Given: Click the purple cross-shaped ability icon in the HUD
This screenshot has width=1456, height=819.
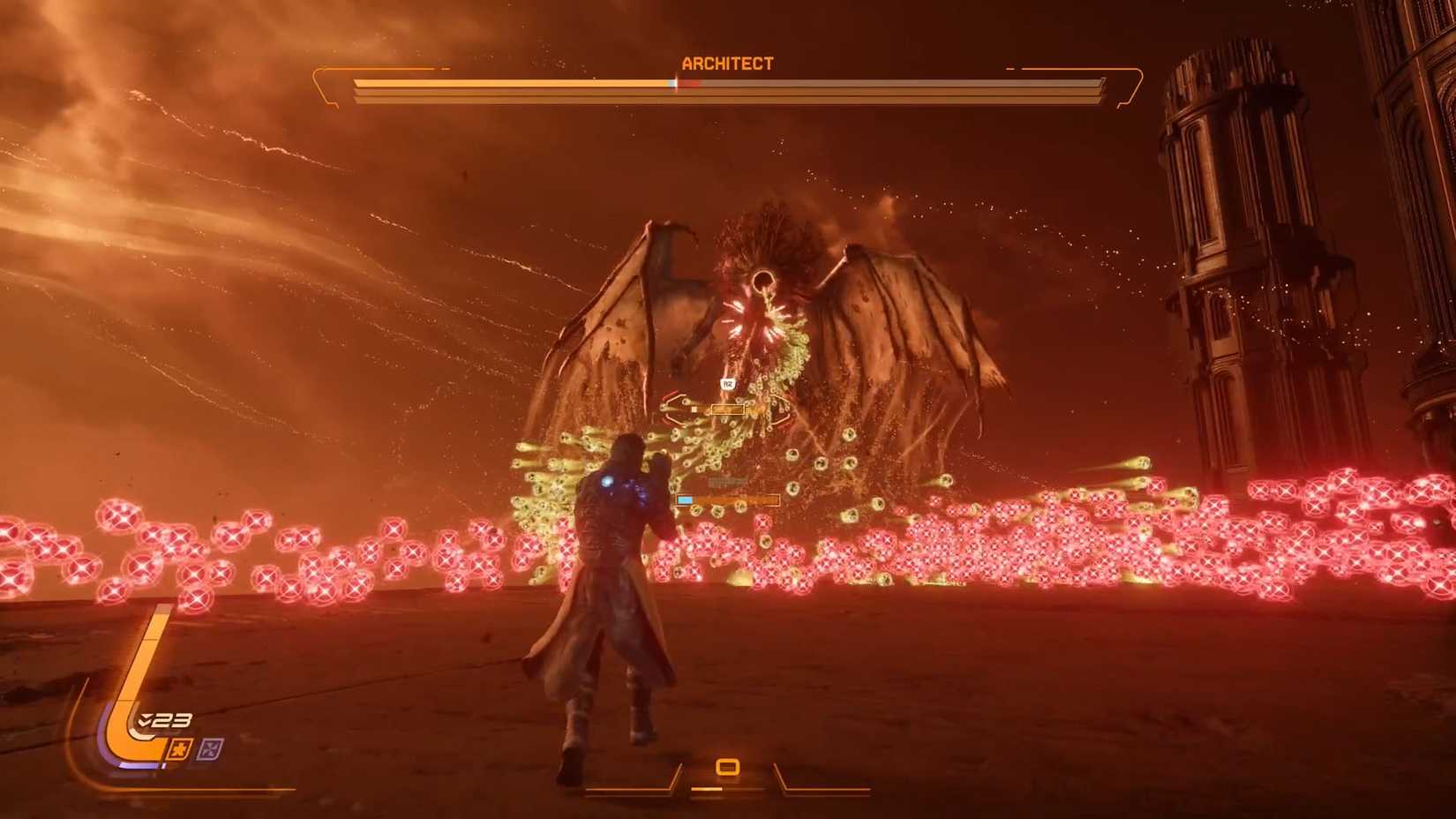Looking at the screenshot, I should pos(210,748).
